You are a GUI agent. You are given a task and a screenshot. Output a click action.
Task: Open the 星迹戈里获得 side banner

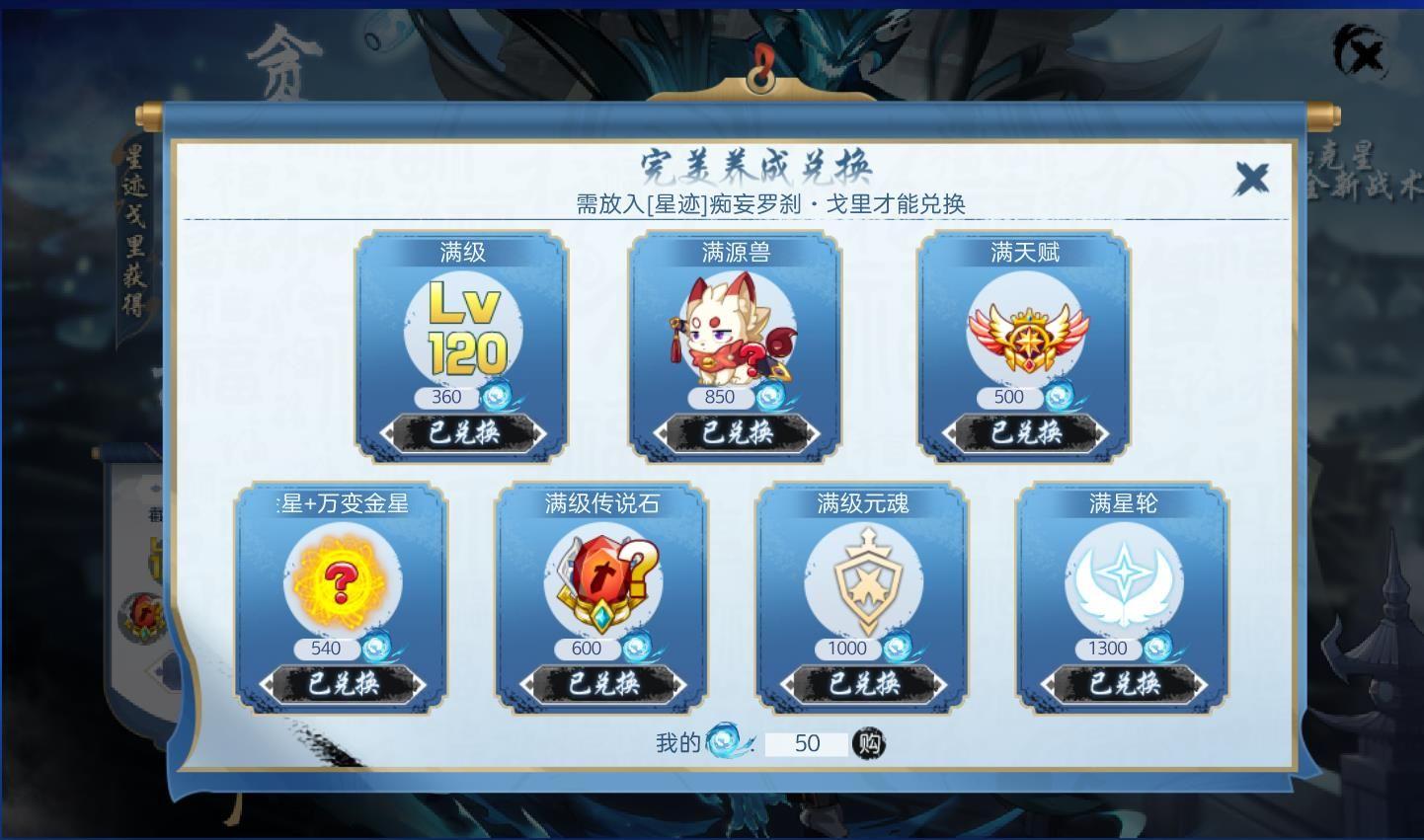point(134,232)
